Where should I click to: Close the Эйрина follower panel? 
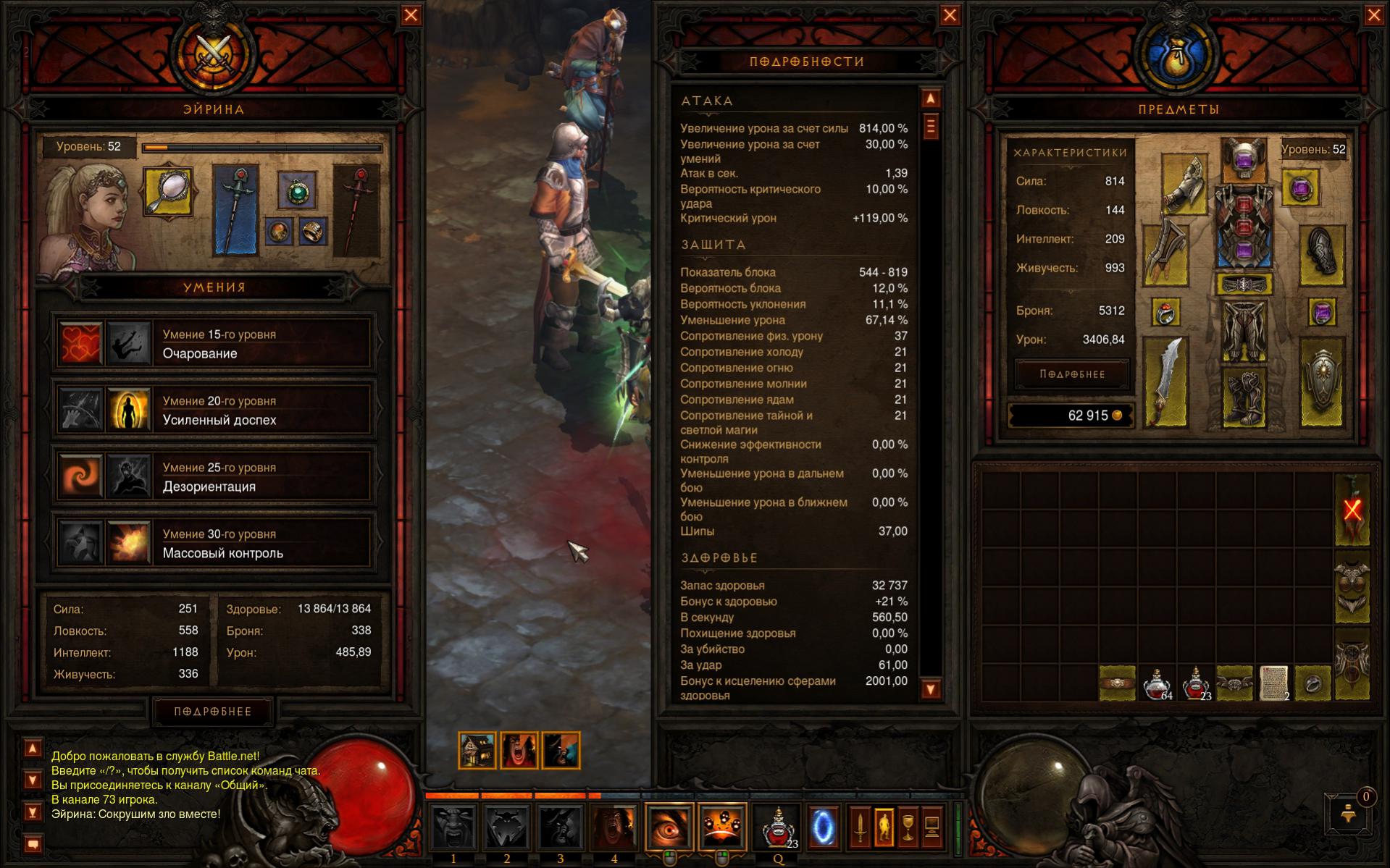coord(411,15)
